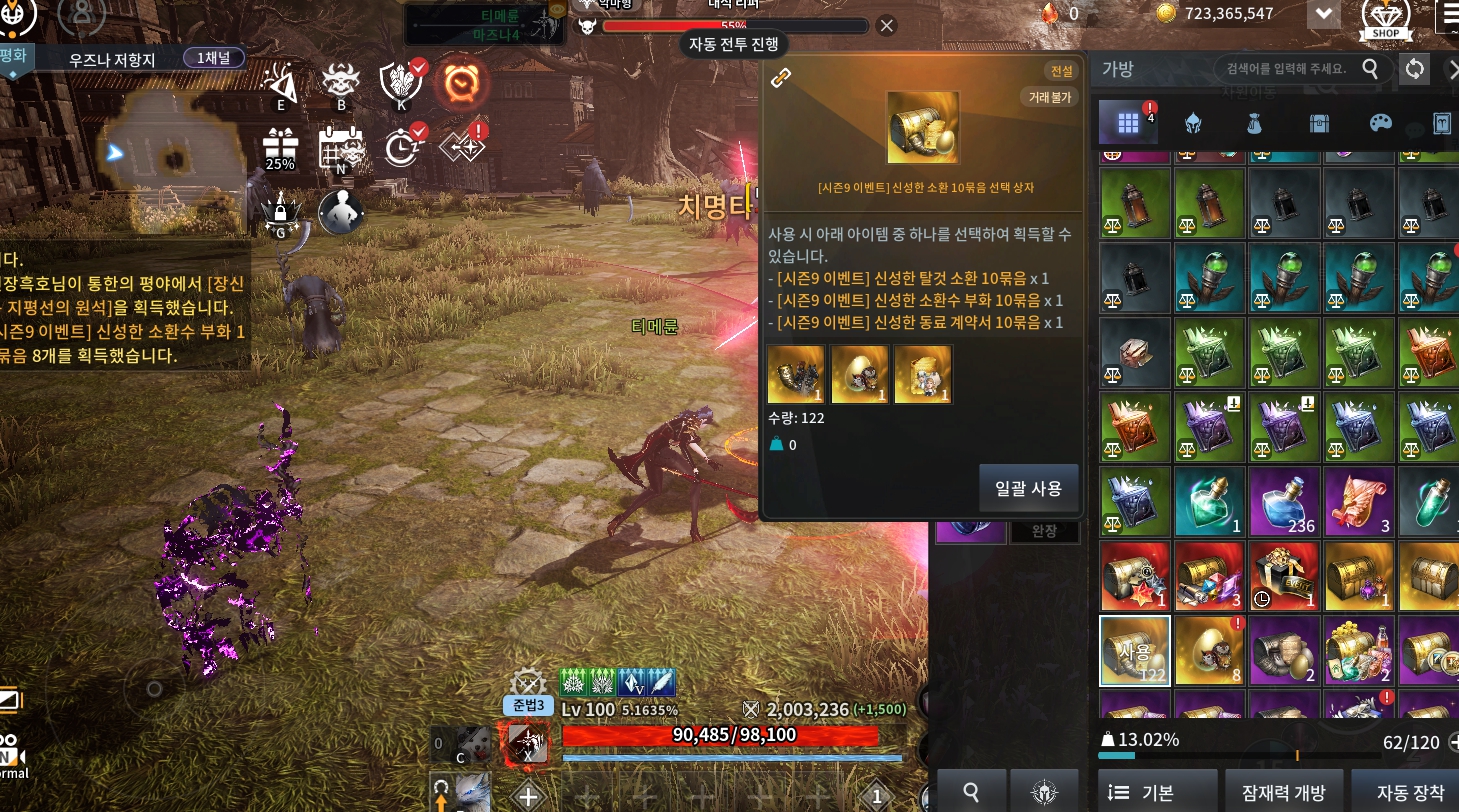
Task: Click the 일괄 사용 bulk-use button
Action: click(x=1028, y=489)
